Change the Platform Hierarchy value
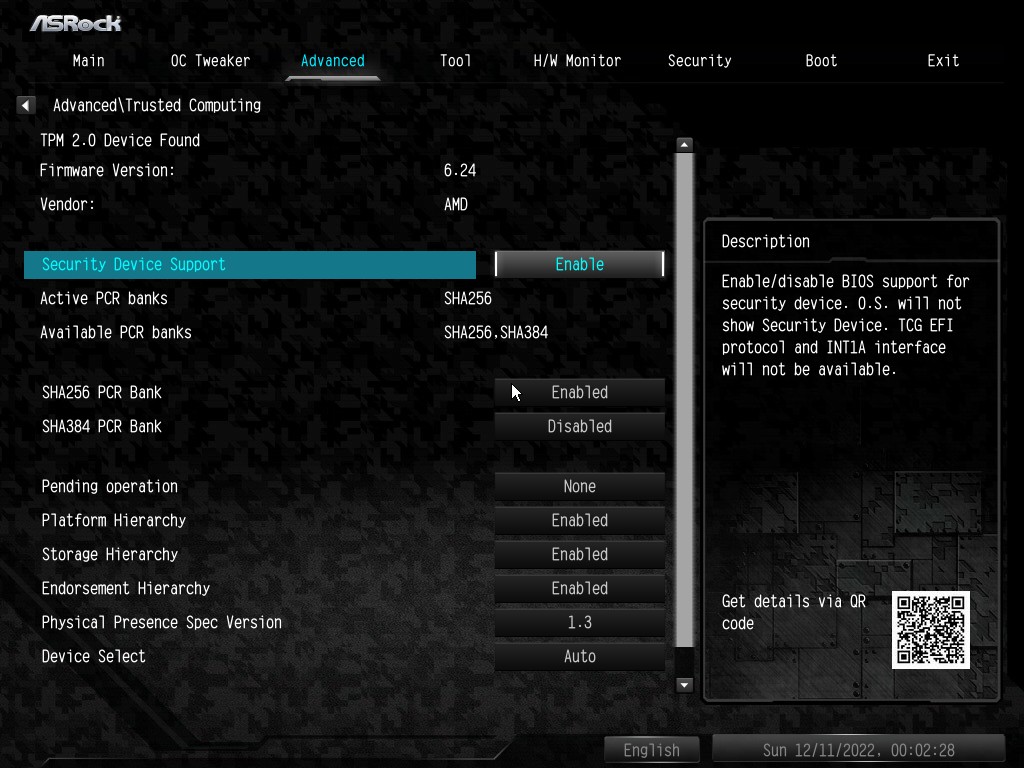 click(x=579, y=521)
